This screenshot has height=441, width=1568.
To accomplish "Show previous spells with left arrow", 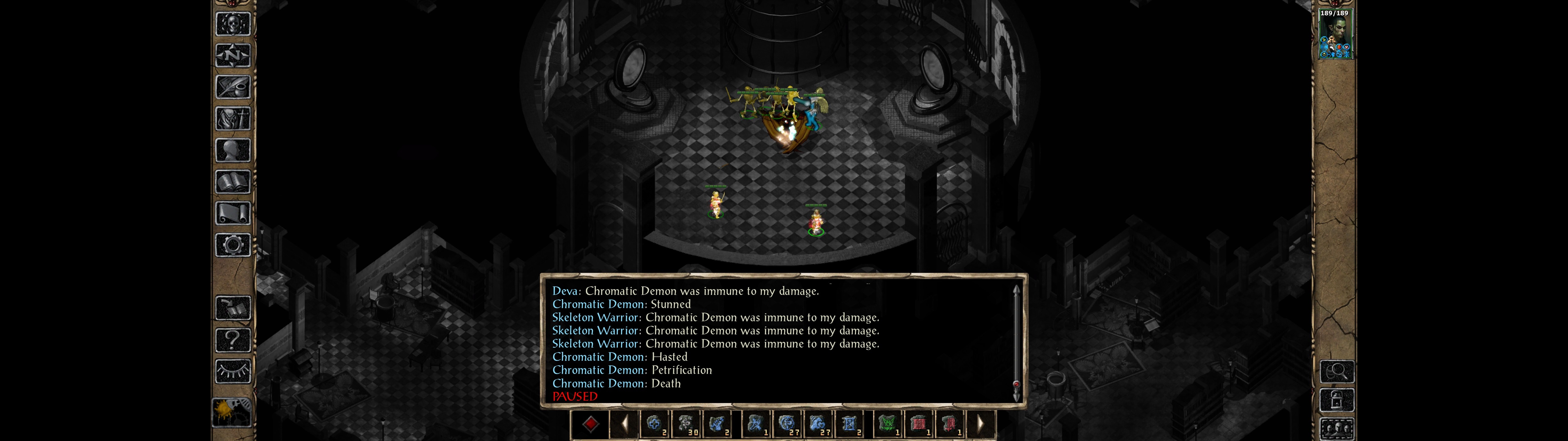I will [x=624, y=424].
